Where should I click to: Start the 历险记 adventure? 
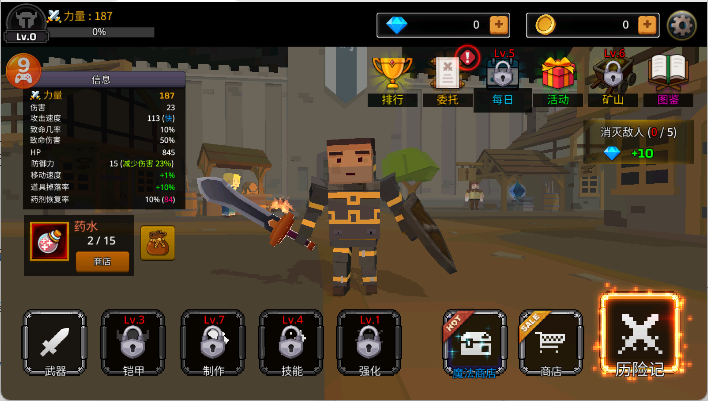[639, 335]
